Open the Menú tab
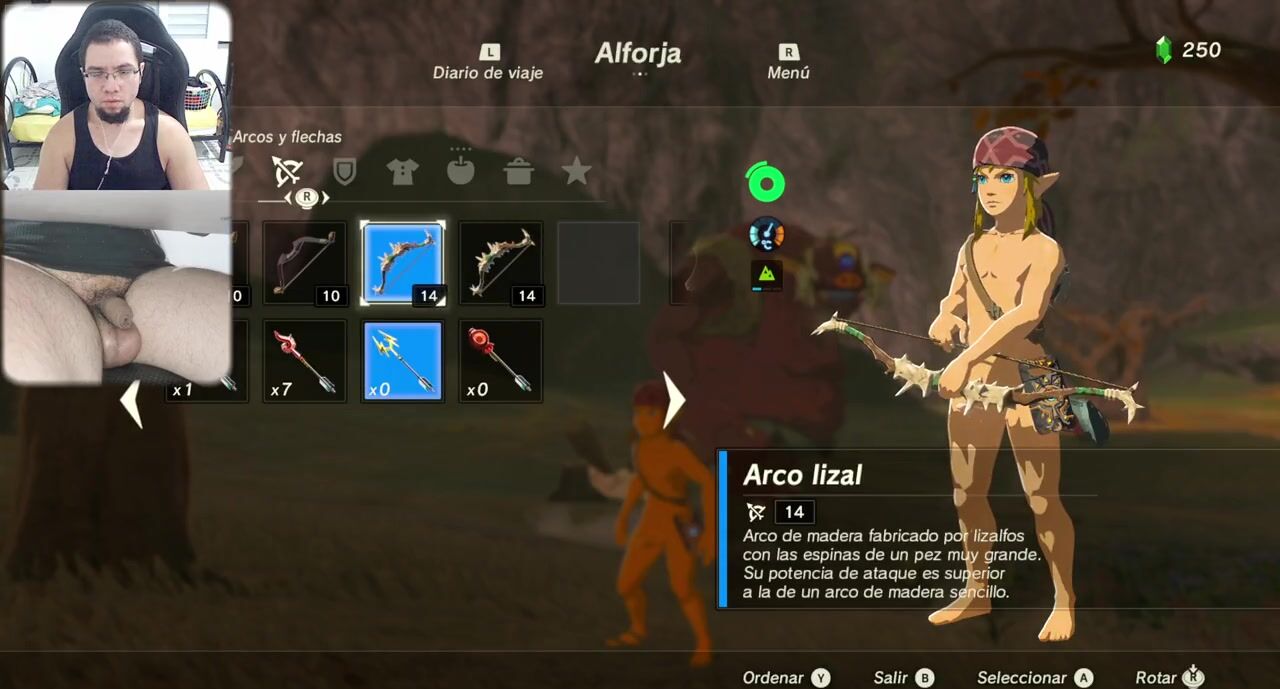The height and width of the screenshot is (689, 1280). click(788, 63)
